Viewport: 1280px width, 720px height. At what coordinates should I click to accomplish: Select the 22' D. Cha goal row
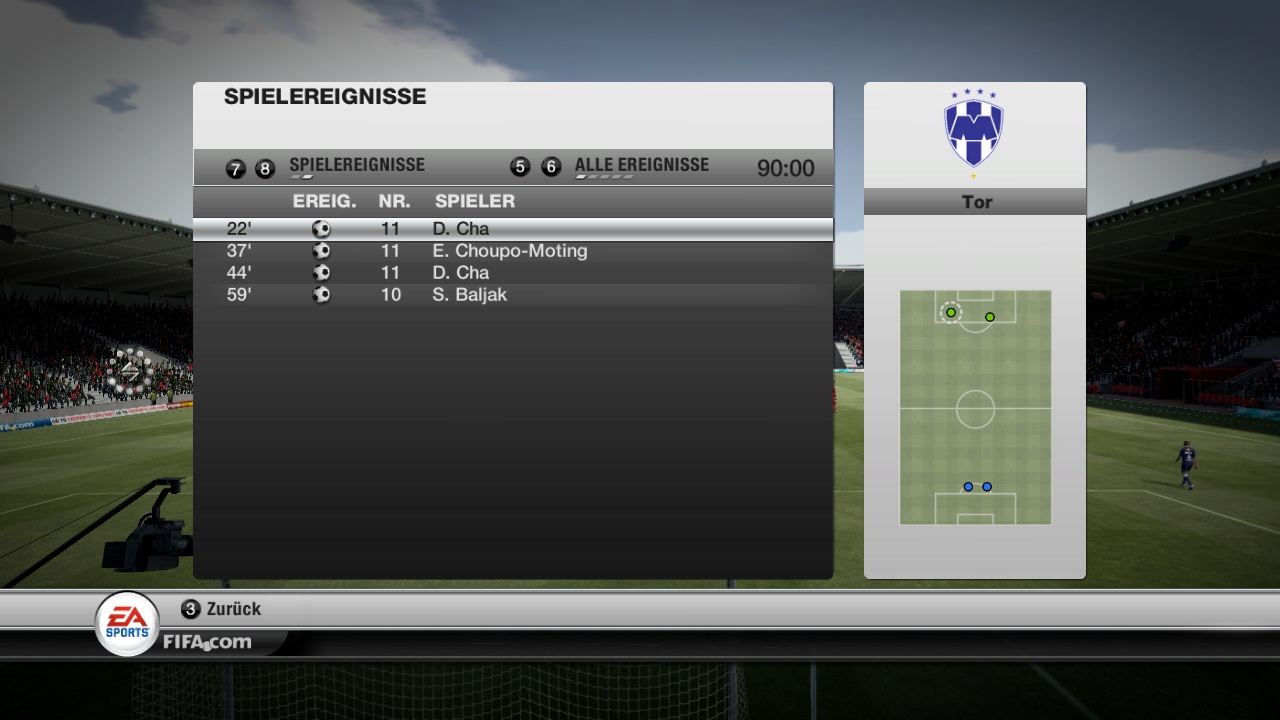(x=512, y=229)
